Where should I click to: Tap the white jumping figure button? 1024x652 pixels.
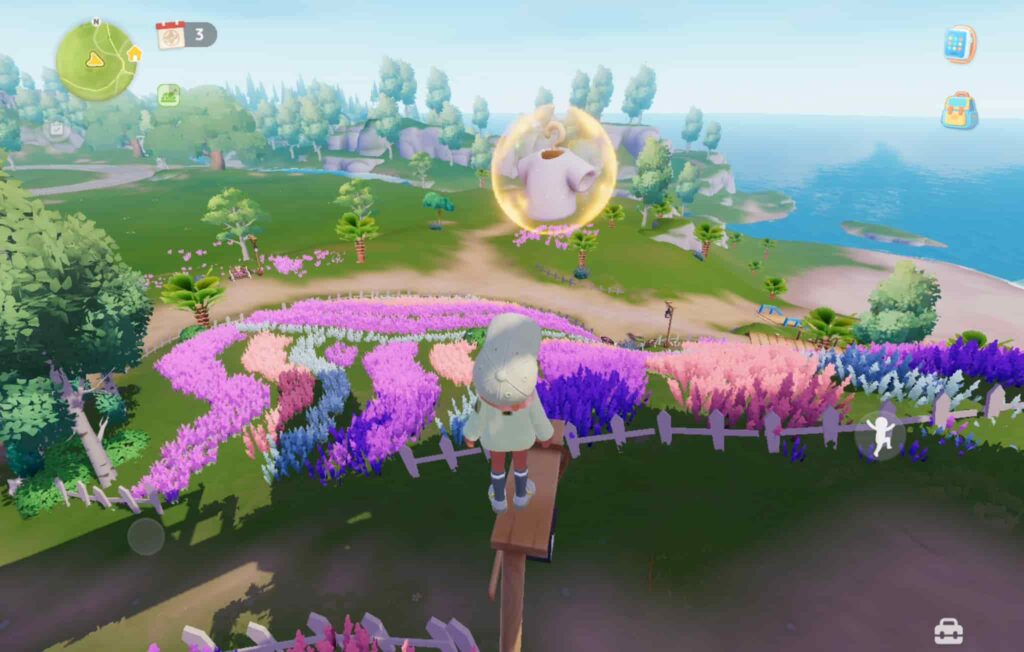point(880,436)
